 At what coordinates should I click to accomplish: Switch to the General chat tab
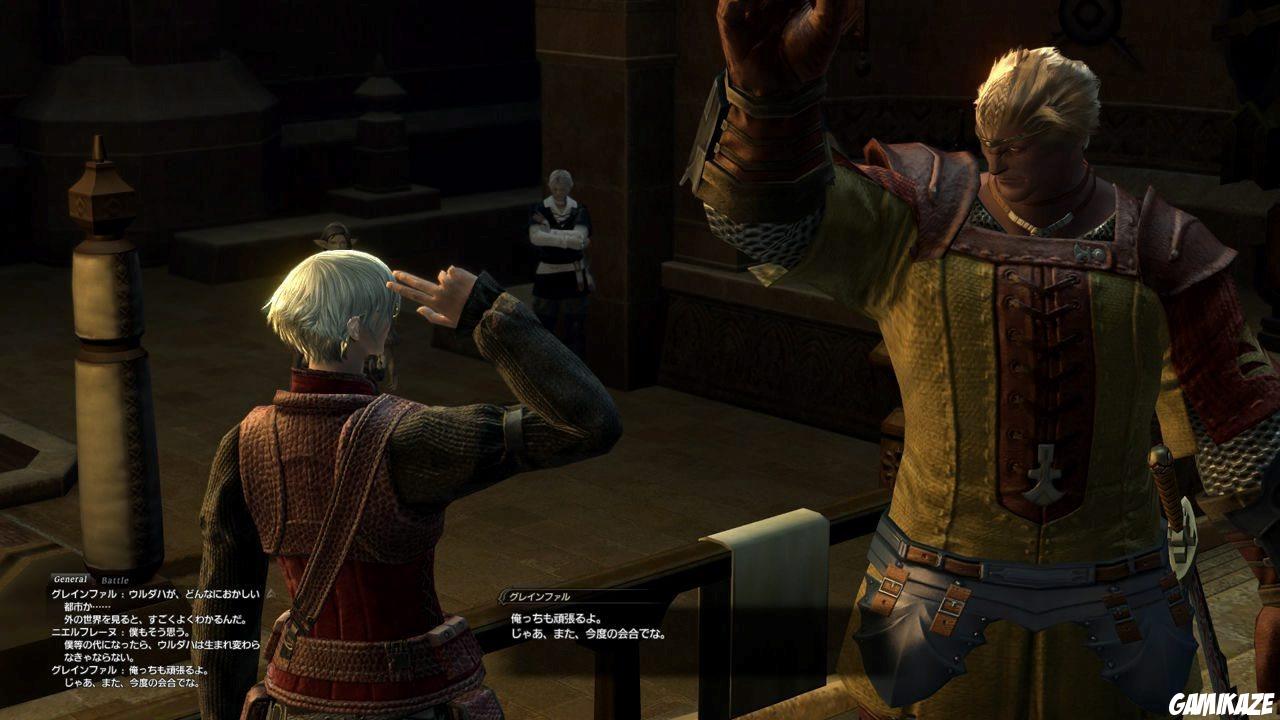click(x=71, y=579)
